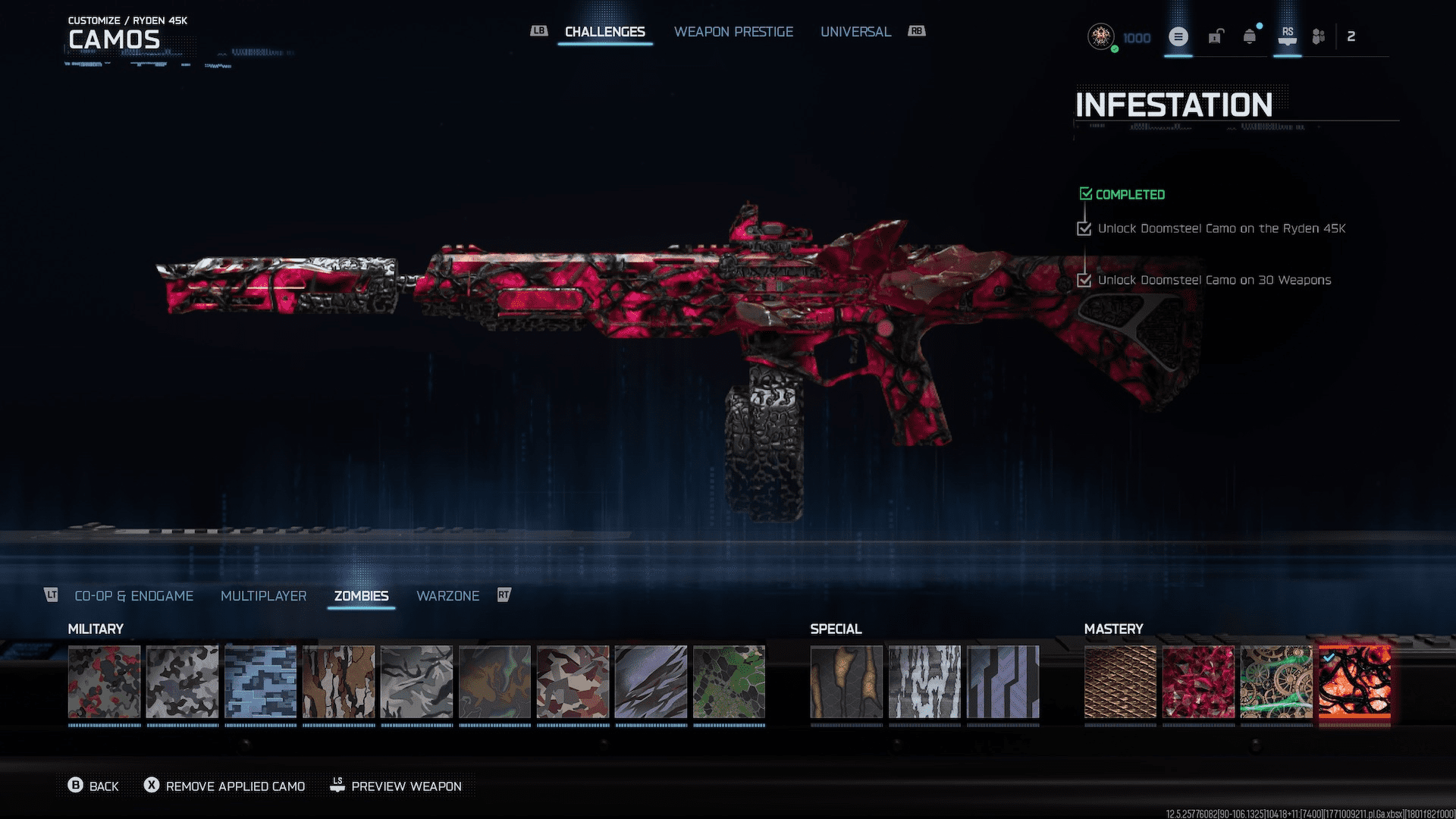Show Co-op & Endgame camos
Viewport: 1456px width, 819px height.
pos(133,596)
